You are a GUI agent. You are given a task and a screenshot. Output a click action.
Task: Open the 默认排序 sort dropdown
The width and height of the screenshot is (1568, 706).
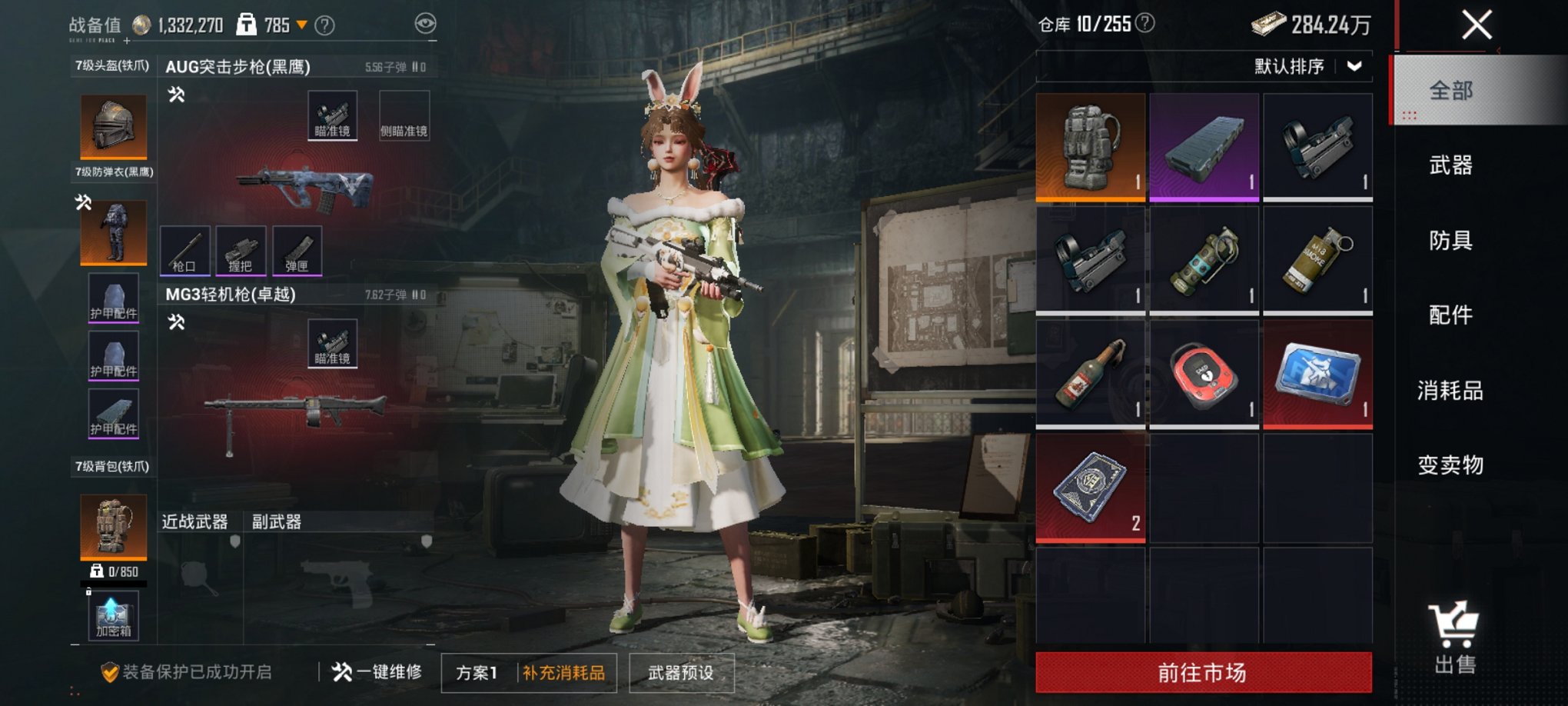point(1308,67)
